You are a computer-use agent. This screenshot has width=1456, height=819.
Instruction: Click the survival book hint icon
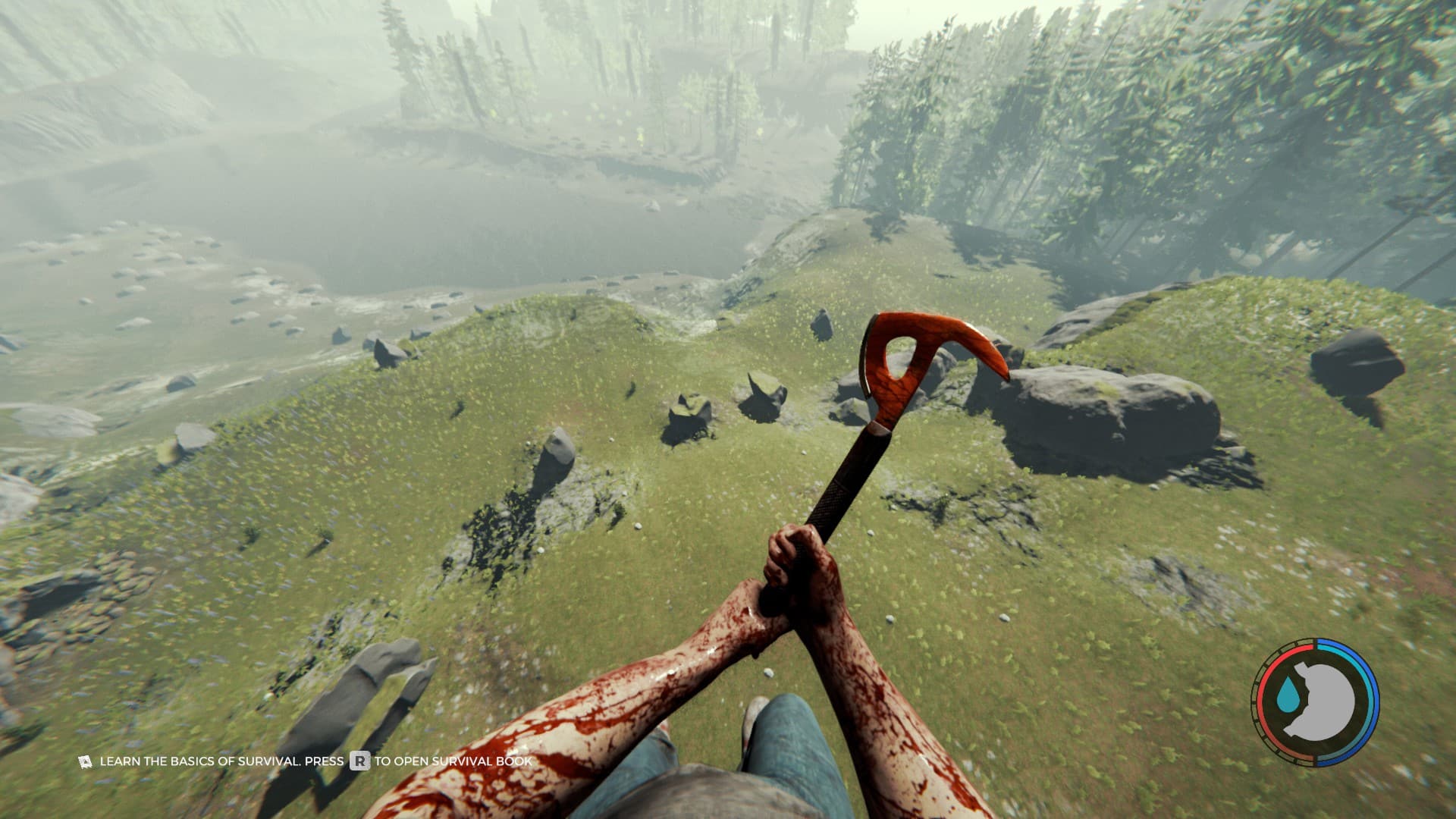(x=85, y=761)
